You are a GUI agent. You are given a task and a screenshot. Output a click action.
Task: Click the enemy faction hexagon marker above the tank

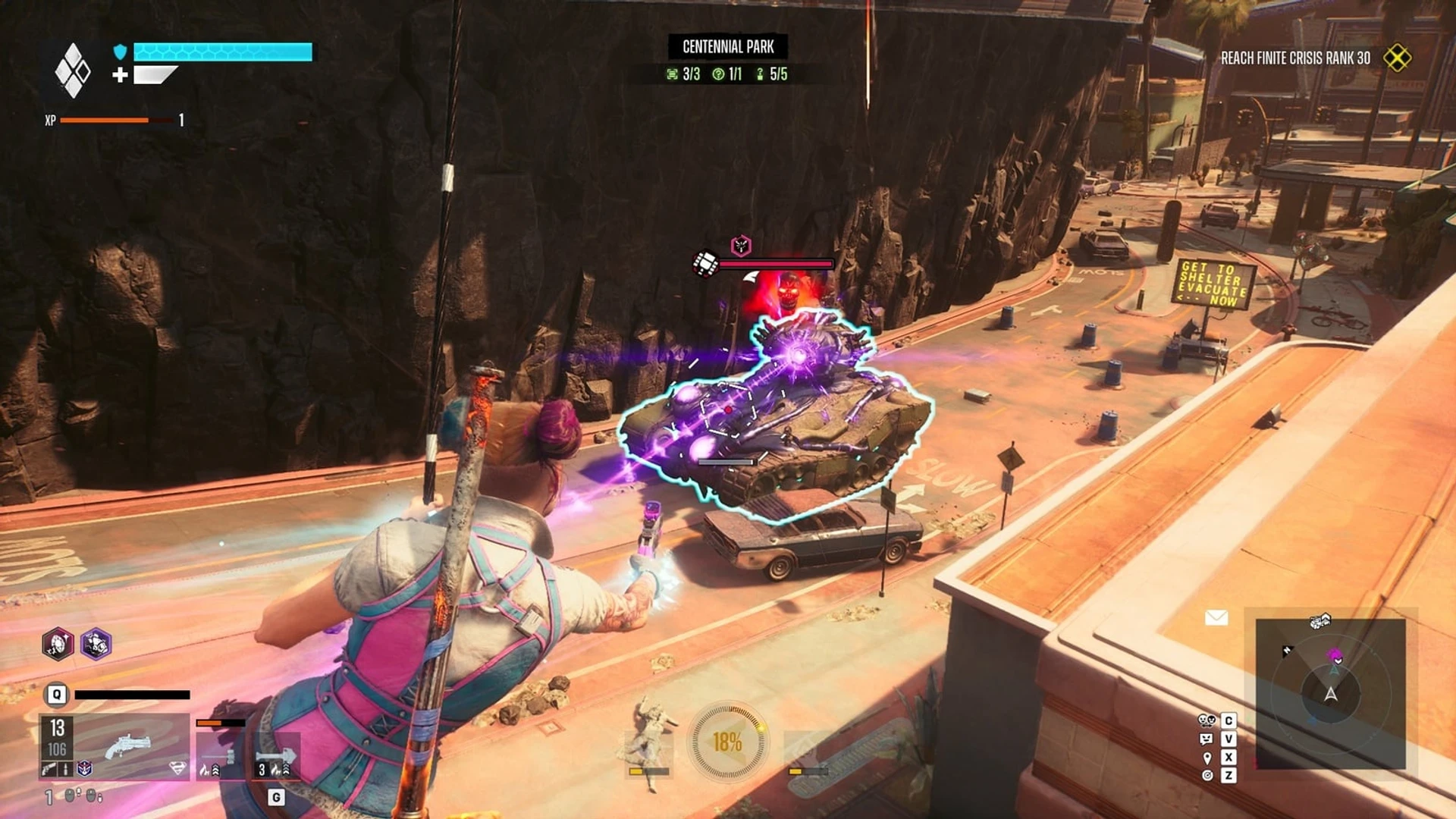[x=741, y=245]
